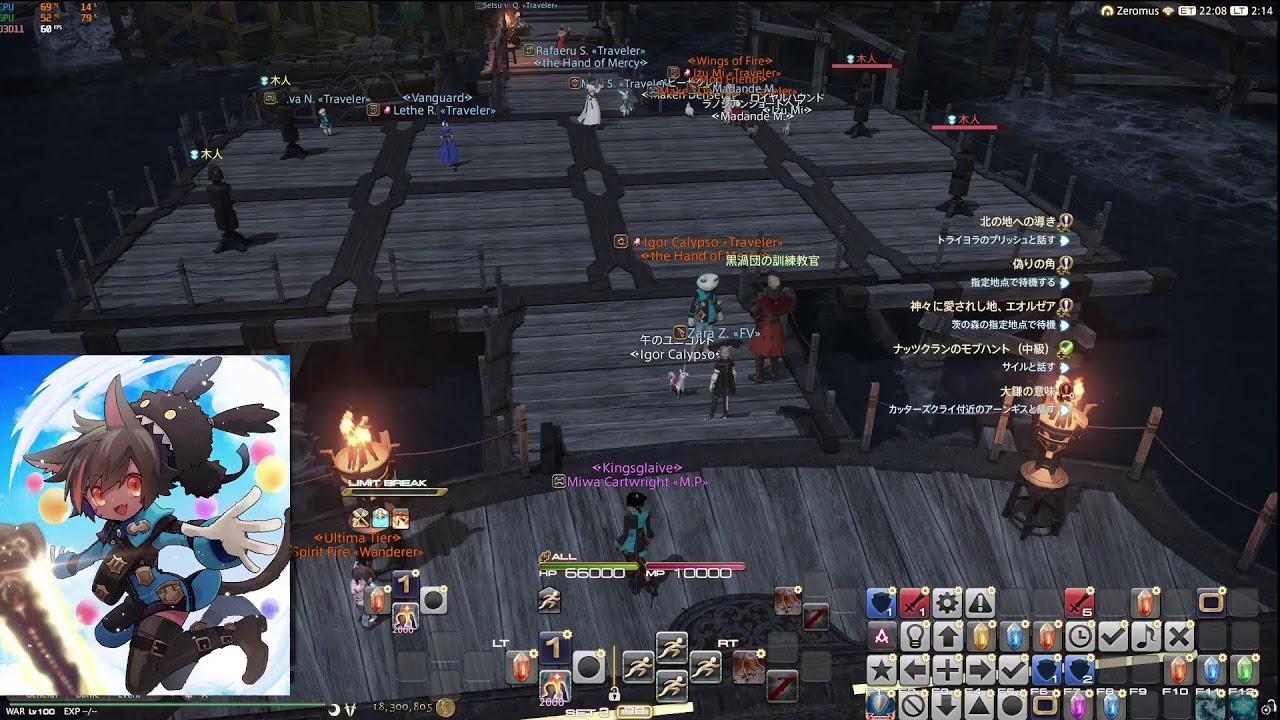Open the 大鎌の意味 quest entry
The height and width of the screenshot is (720, 1280).
click(x=1027, y=390)
